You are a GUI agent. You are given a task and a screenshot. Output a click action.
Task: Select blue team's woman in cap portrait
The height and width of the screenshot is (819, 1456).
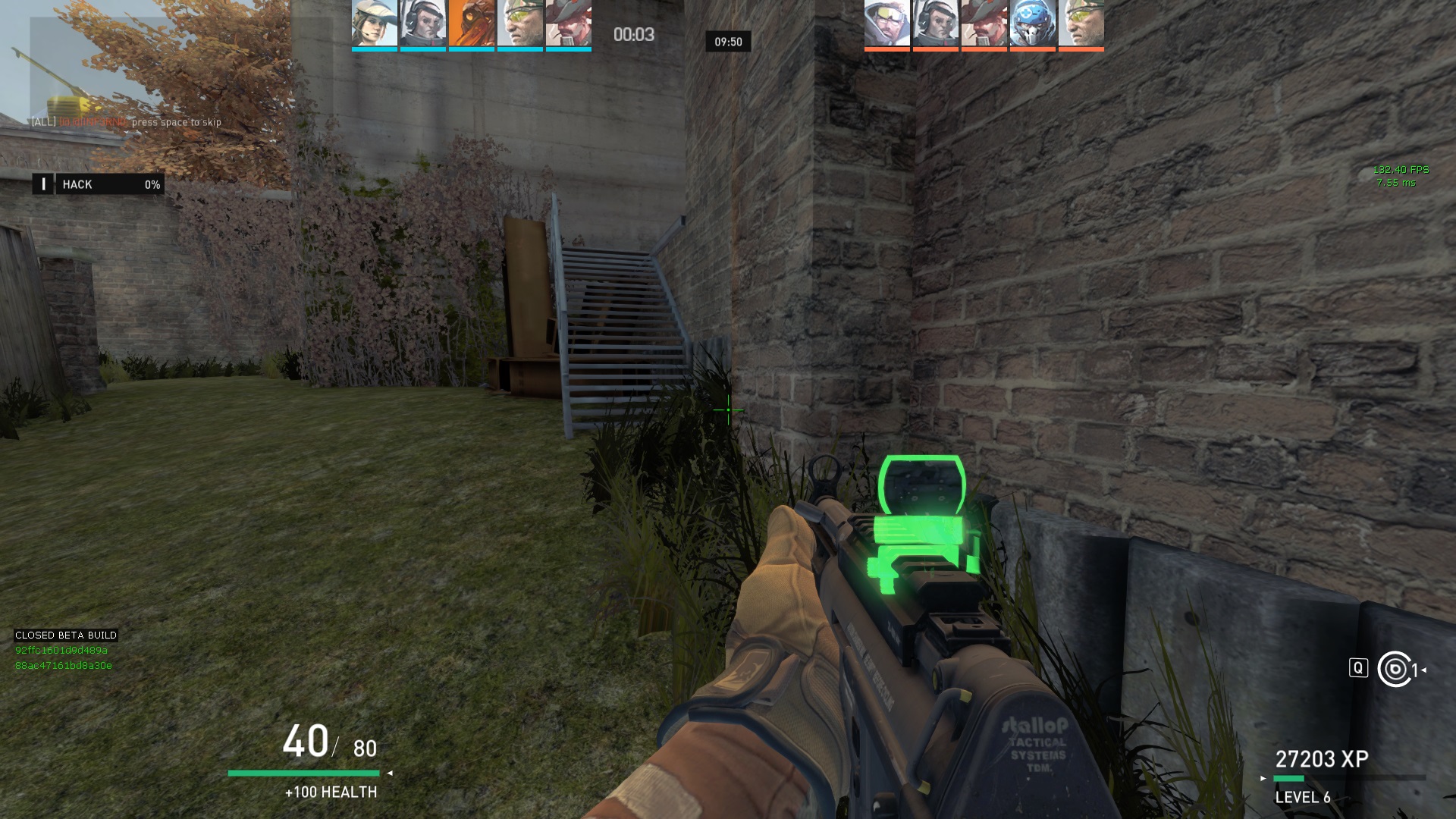click(x=374, y=24)
